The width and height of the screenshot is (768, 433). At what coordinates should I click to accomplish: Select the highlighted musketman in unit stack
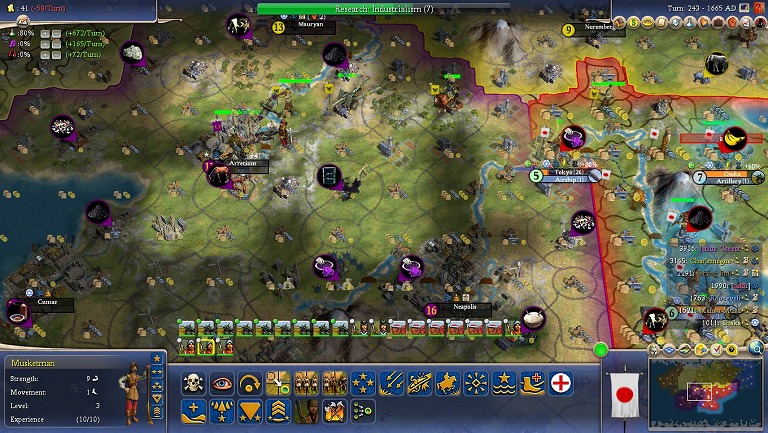pos(207,346)
